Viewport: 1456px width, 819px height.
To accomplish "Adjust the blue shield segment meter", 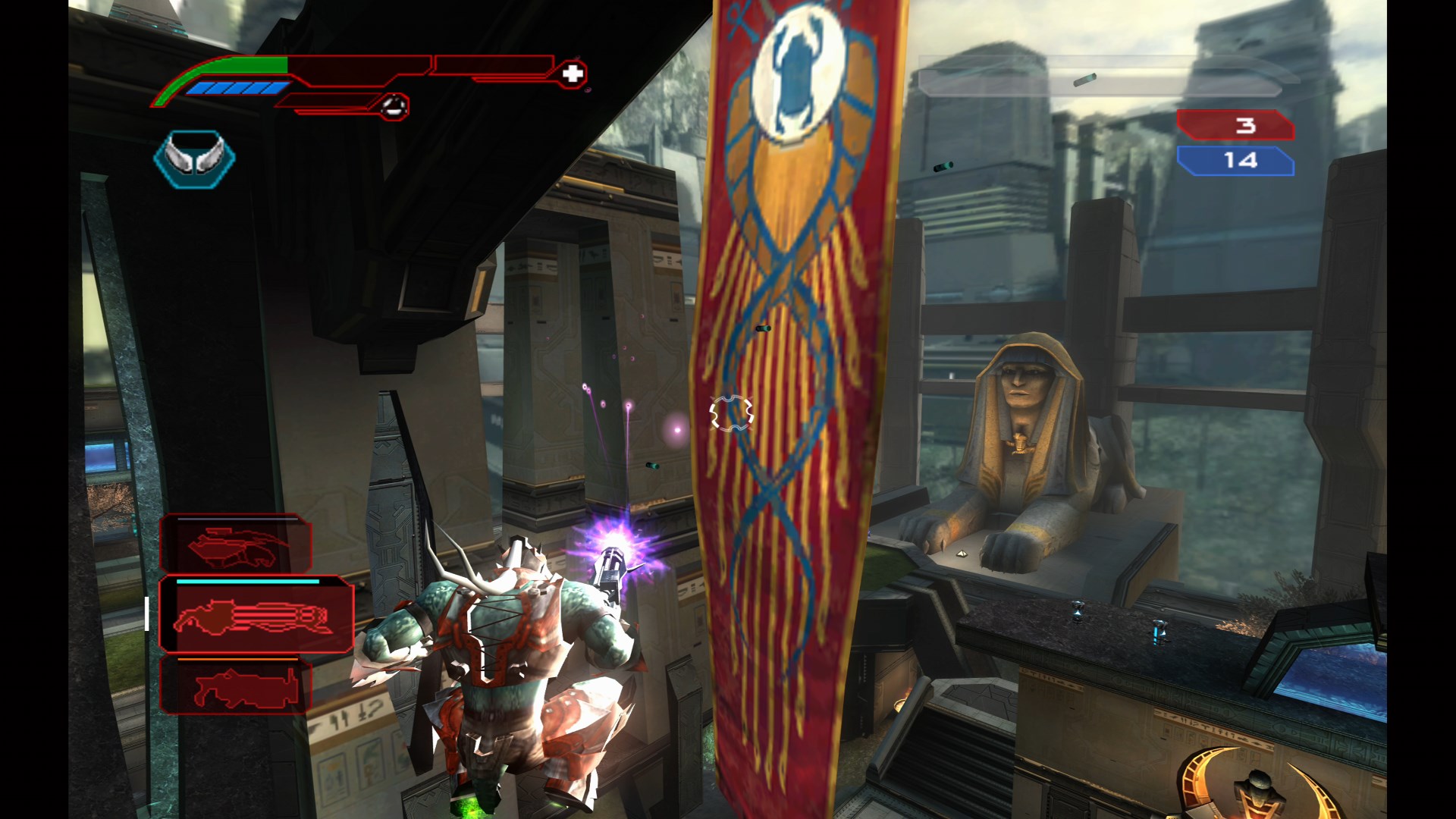I will point(240,89).
